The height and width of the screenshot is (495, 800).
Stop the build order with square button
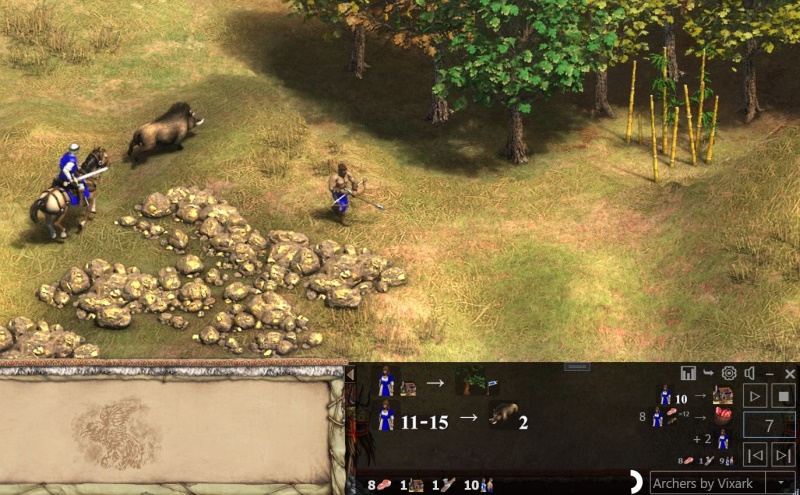coord(784,395)
